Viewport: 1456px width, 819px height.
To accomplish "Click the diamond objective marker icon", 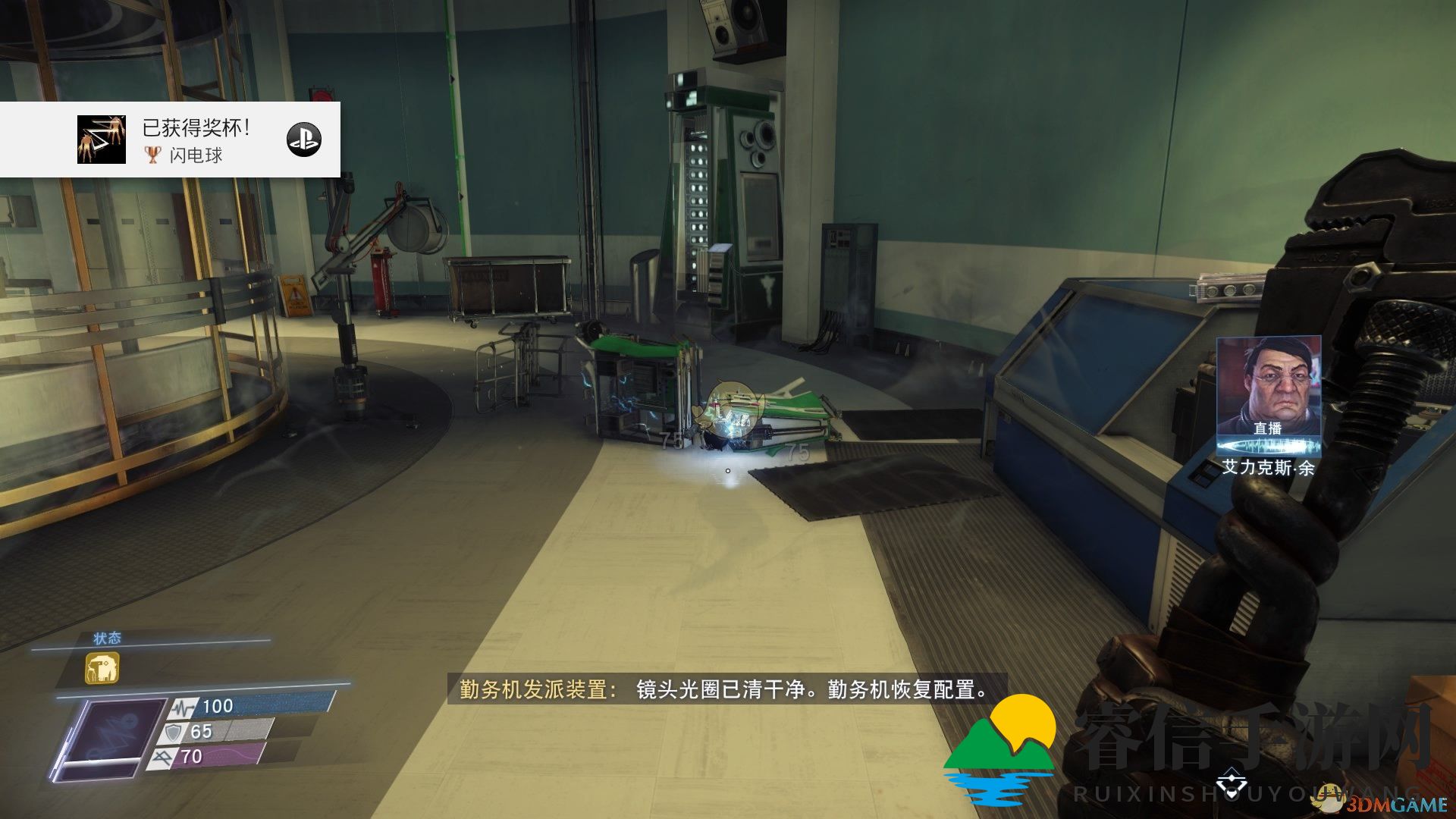I will pyautogui.click(x=1231, y=780).
